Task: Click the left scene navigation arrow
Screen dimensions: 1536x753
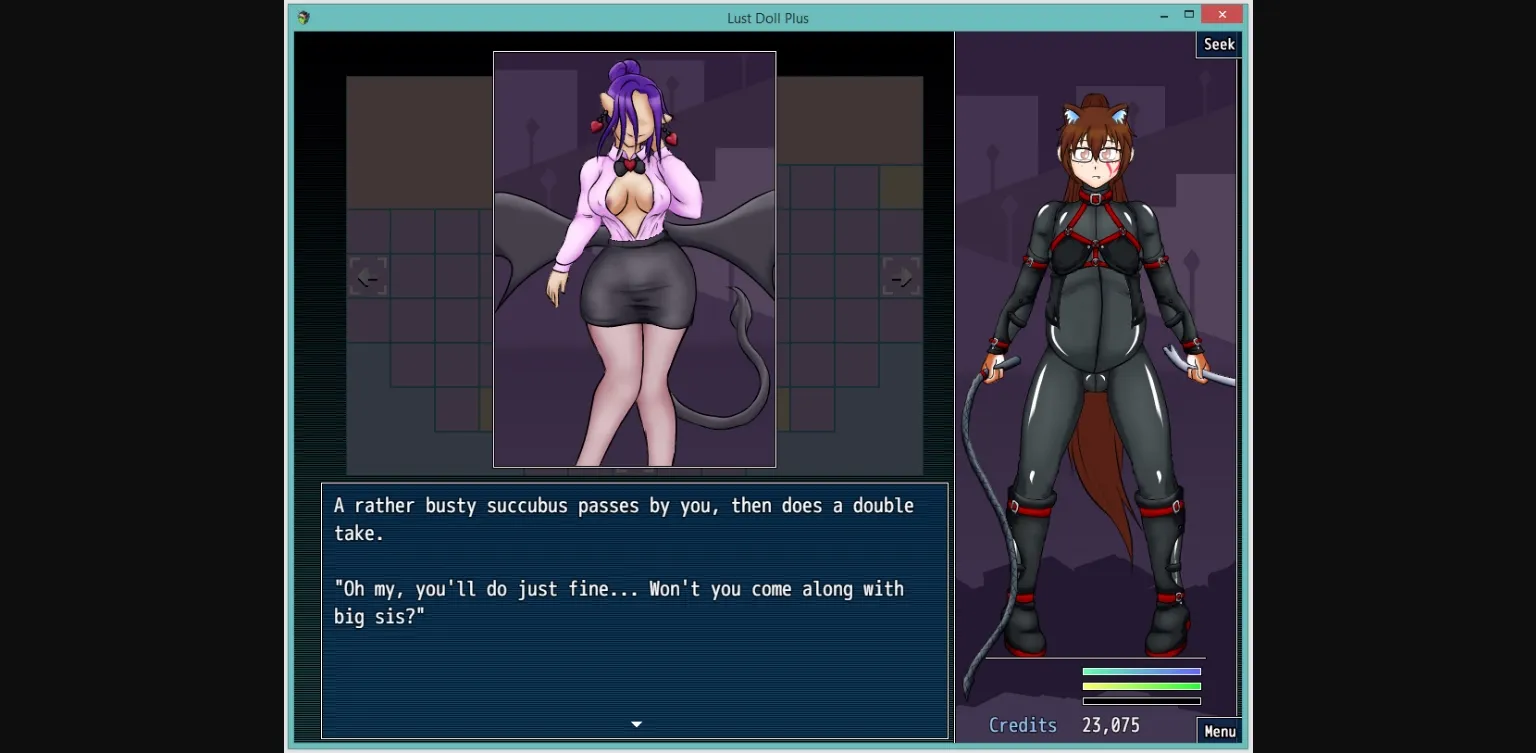Action: tap(367, 276)
